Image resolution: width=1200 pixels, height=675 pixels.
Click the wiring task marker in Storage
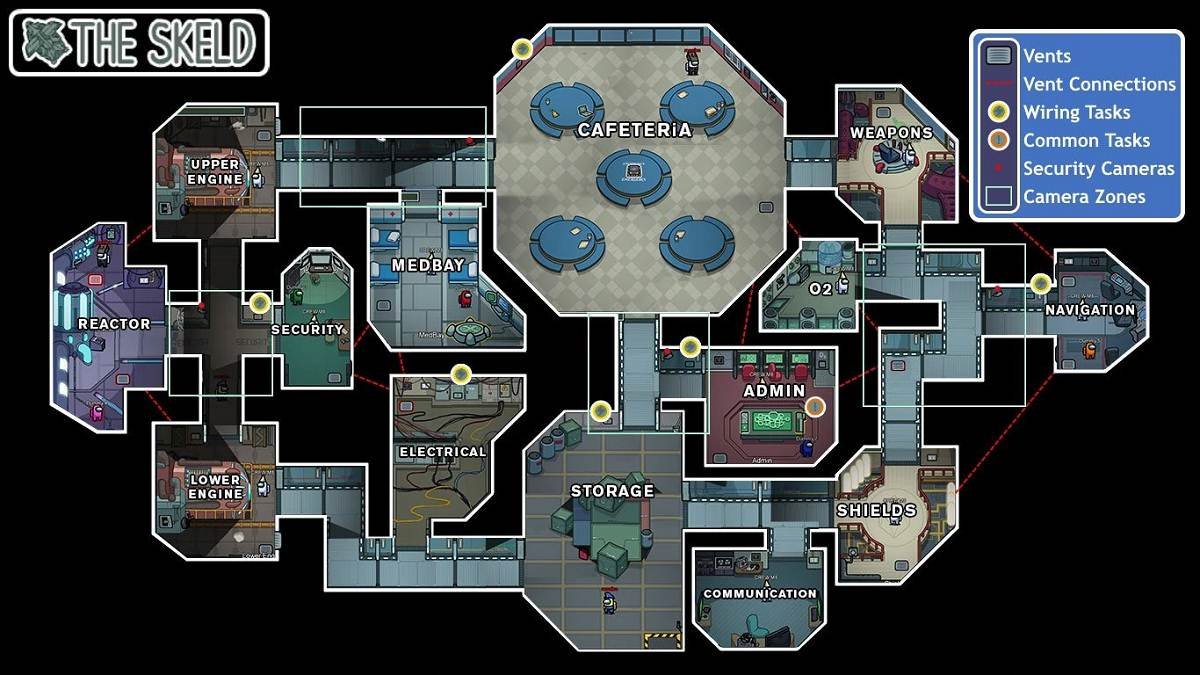pos(600,410)
